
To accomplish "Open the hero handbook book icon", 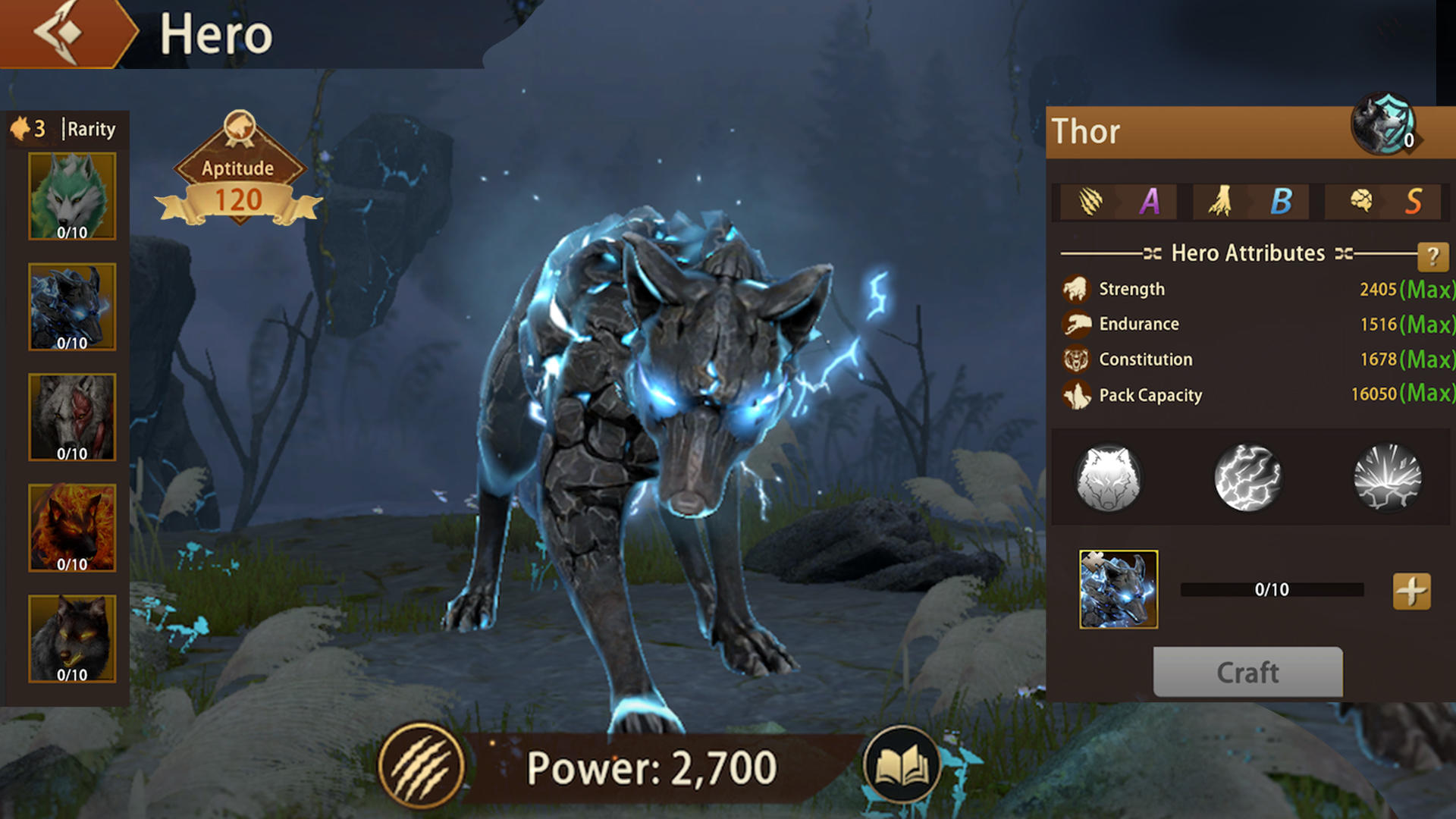I will pos(902,767).
